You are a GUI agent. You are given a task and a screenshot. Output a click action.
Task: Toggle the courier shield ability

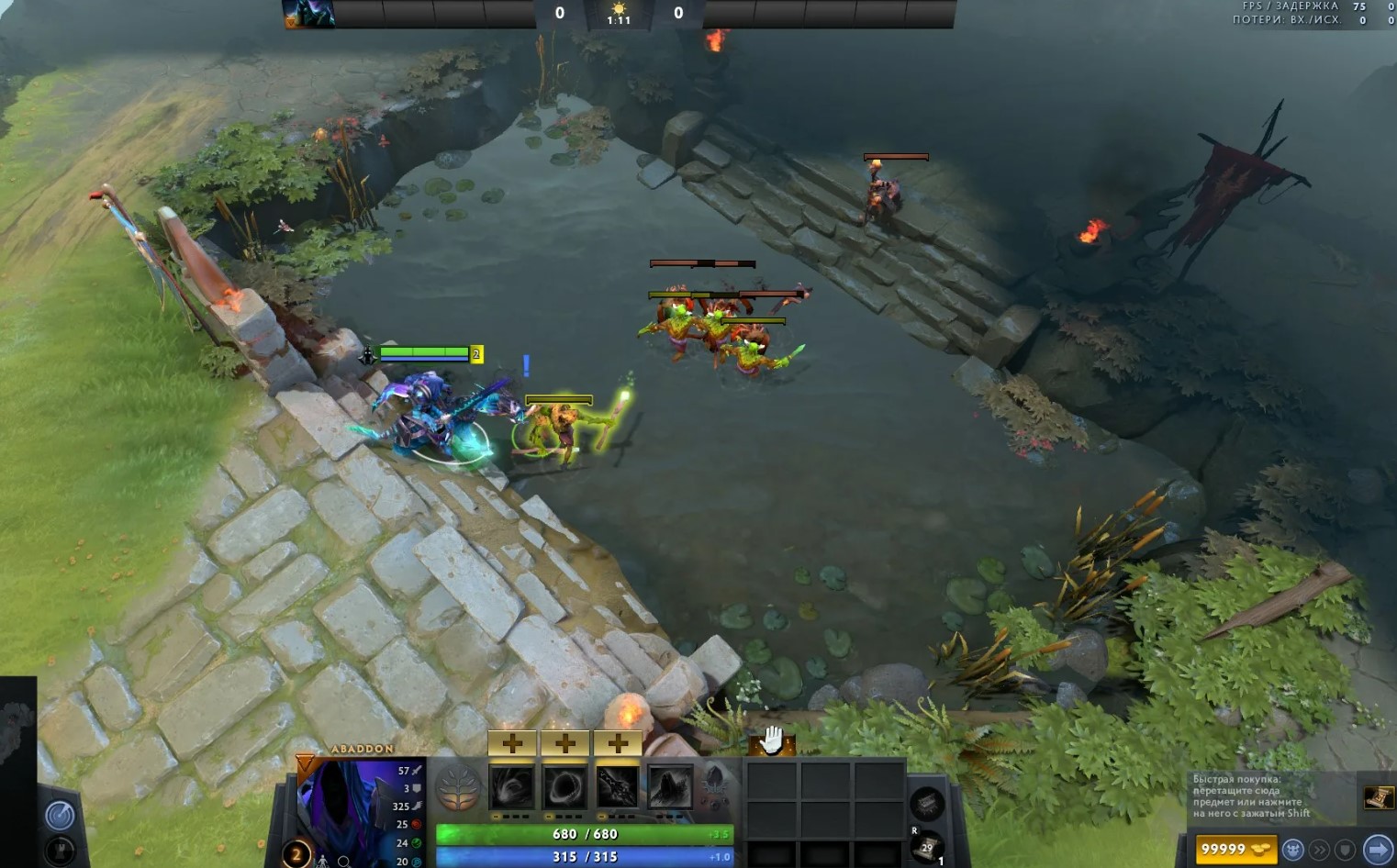(1345, 850)
